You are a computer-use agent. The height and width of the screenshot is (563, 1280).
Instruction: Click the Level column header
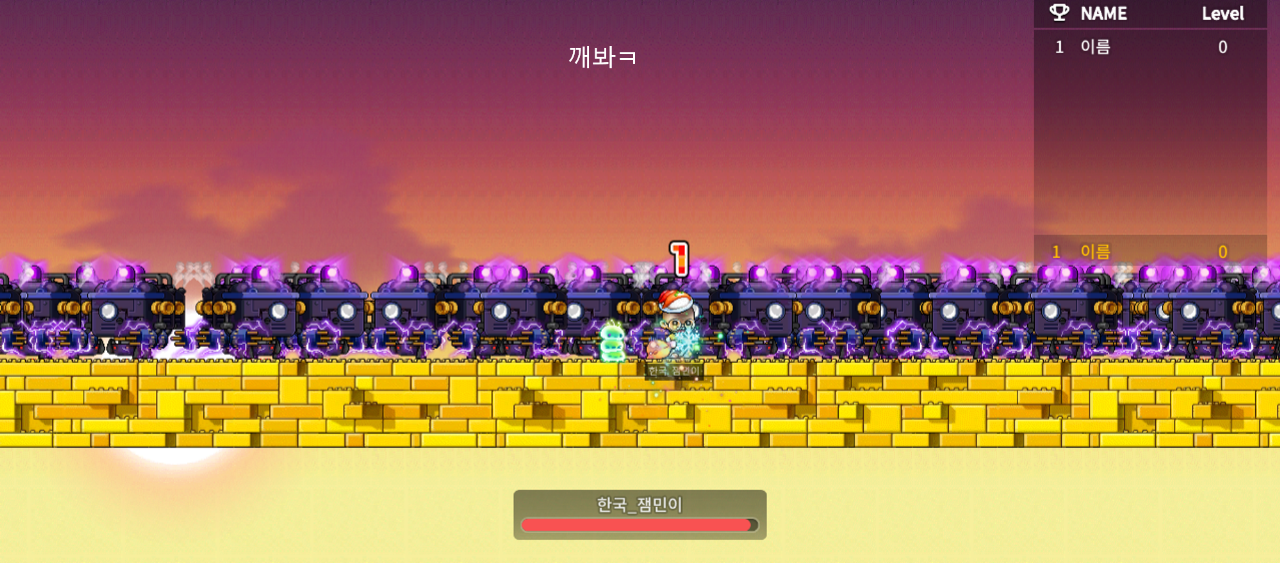click(x=1222, y=13)
